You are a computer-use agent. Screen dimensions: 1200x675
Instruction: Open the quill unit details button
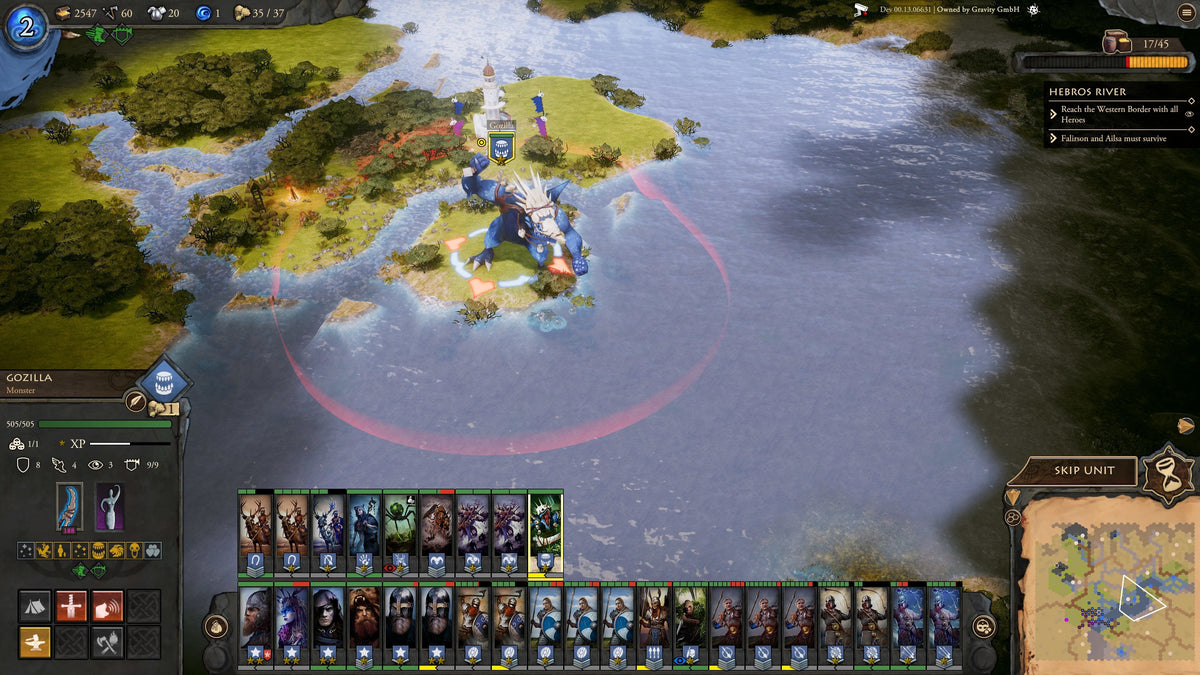(136, 402)
